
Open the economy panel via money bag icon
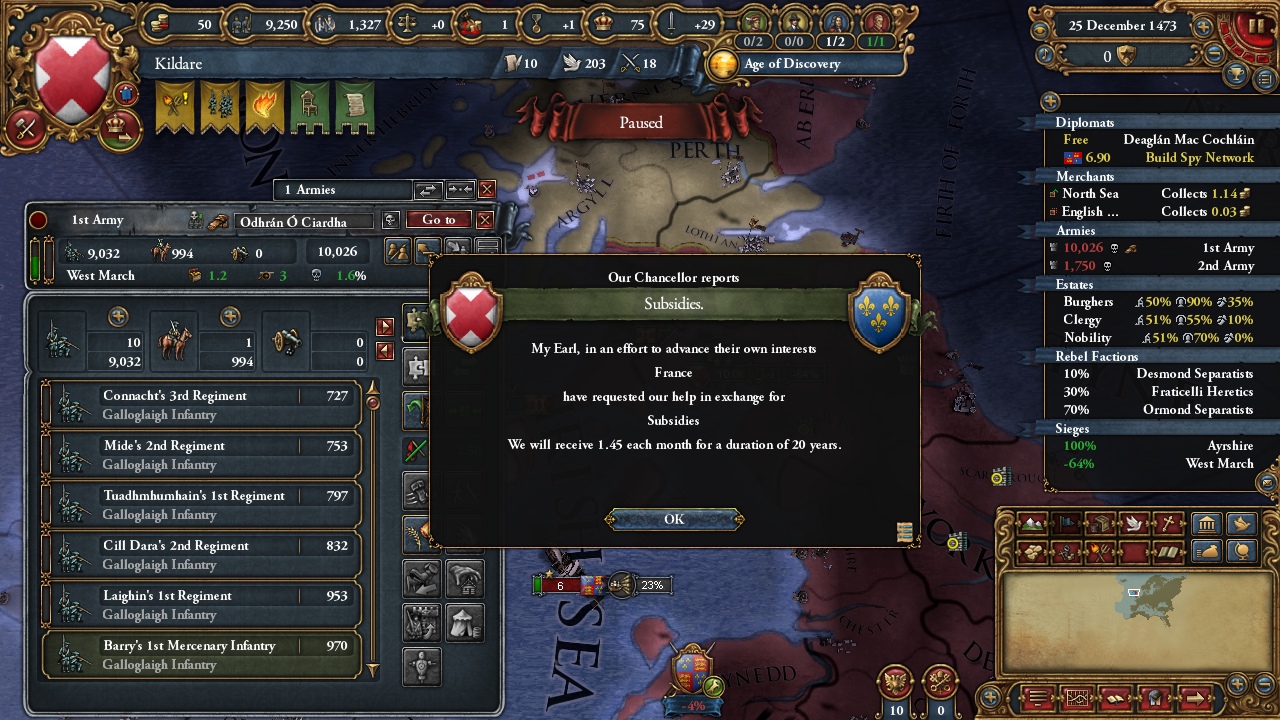tap(1208, 551)
